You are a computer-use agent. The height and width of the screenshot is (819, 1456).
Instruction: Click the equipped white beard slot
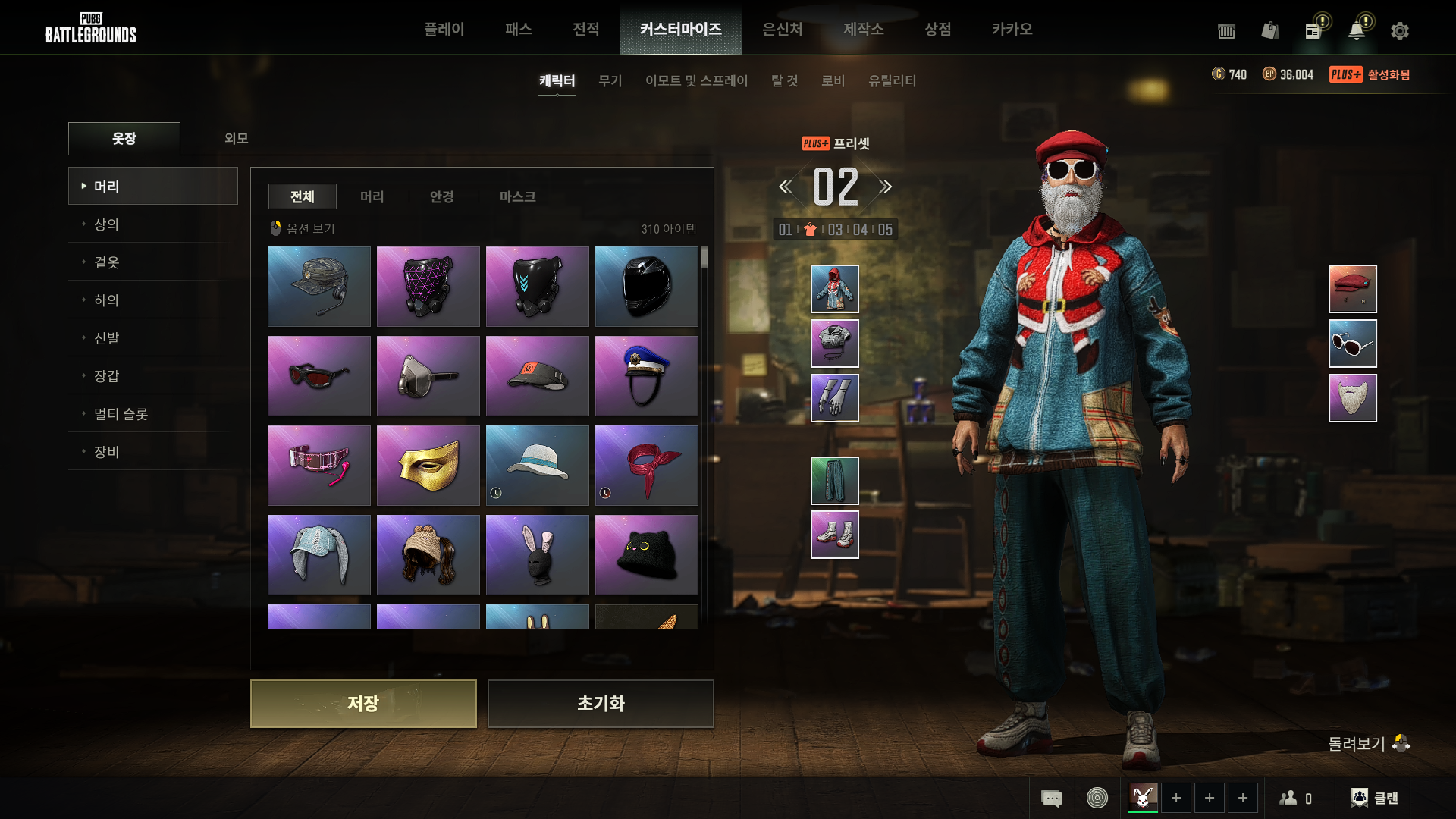point(1352,398)
